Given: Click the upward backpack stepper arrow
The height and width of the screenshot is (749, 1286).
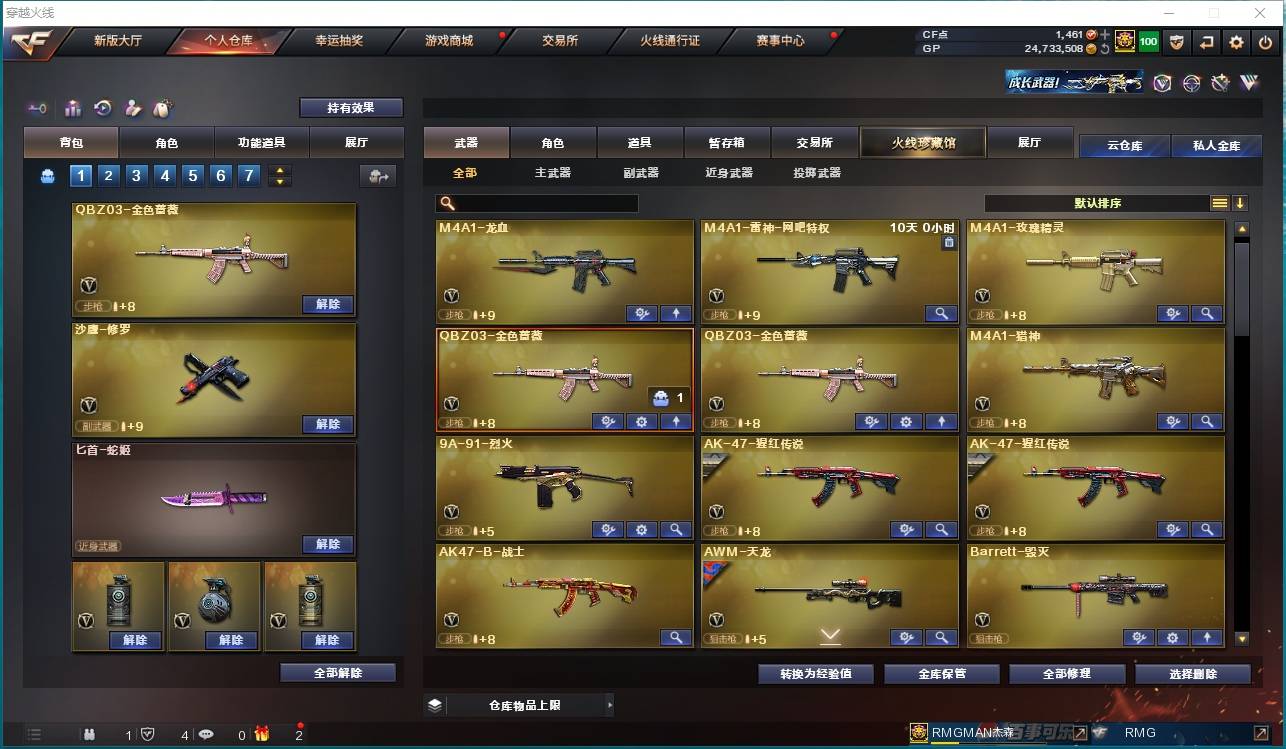Looking at the screenshot, I should (281, 169).
